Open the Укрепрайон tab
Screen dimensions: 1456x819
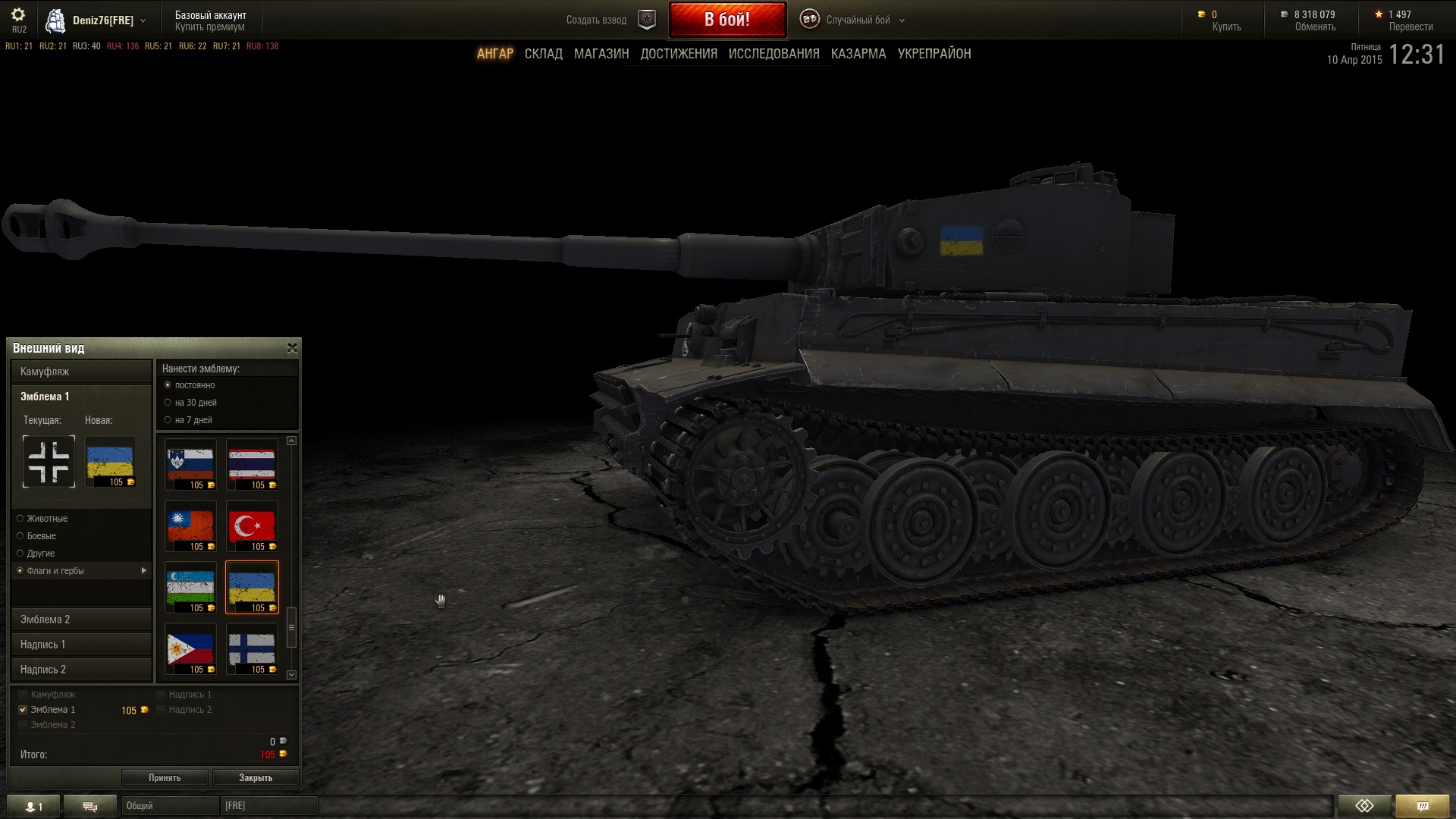pos(934,54)
